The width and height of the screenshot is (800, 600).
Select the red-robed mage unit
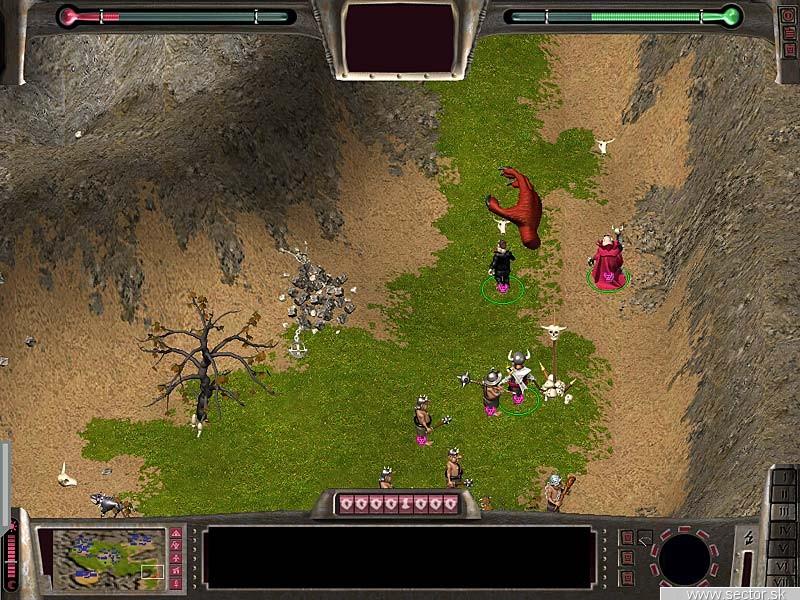pyautogui.click(x=607, y=260)
